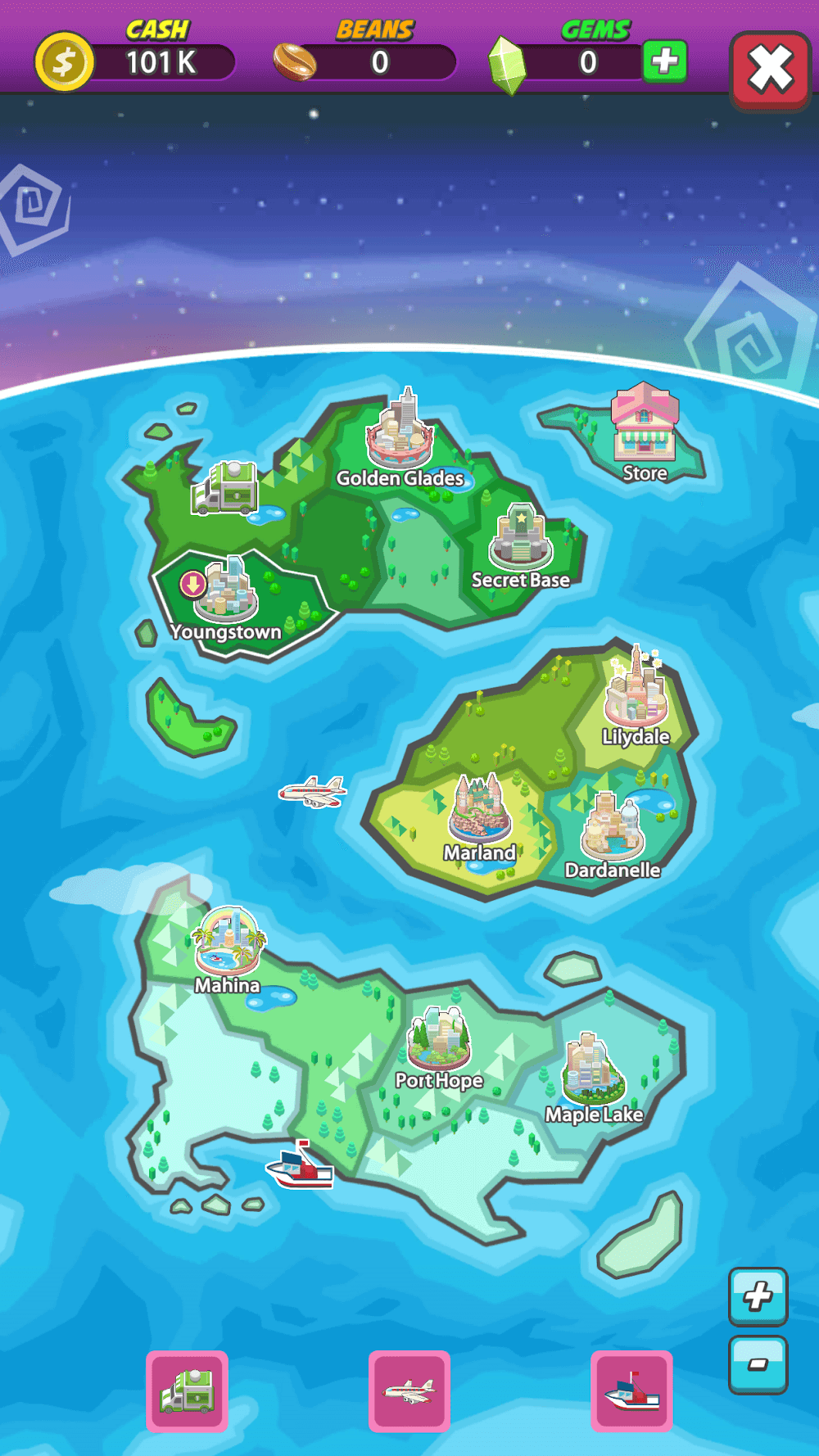Image resolution: width=819 pixels, height=1456 pixels.
Task: Open the airplane transport button
Action: (409, 1390)
